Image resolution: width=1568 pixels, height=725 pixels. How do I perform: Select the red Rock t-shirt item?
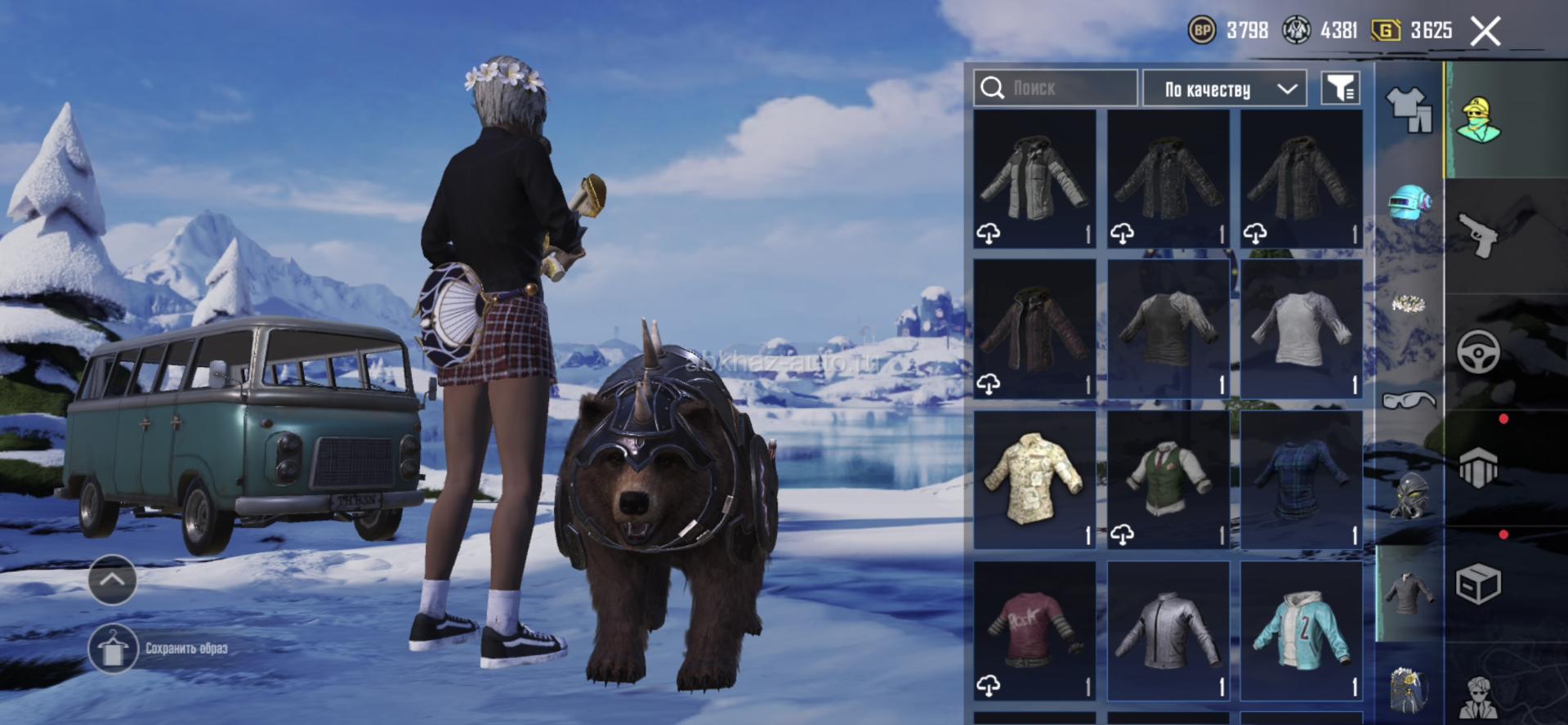[x=1034, y=630]
